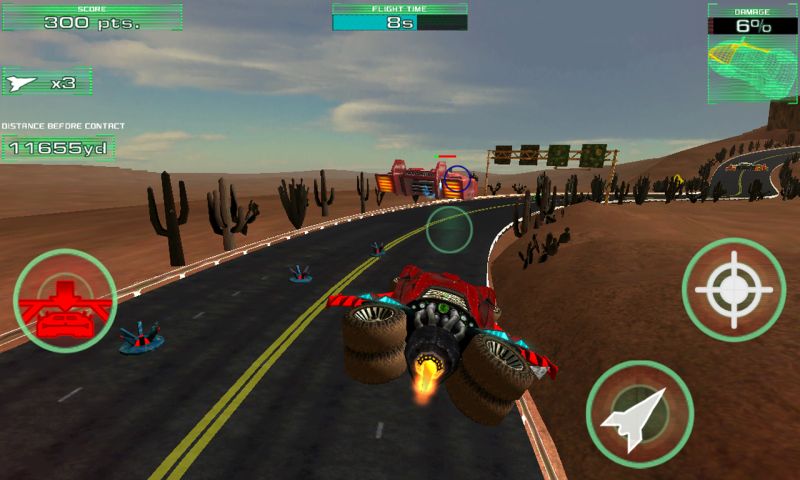Tap the red landing car button
This screenshot has height=480, width=800.
point(65,301)
